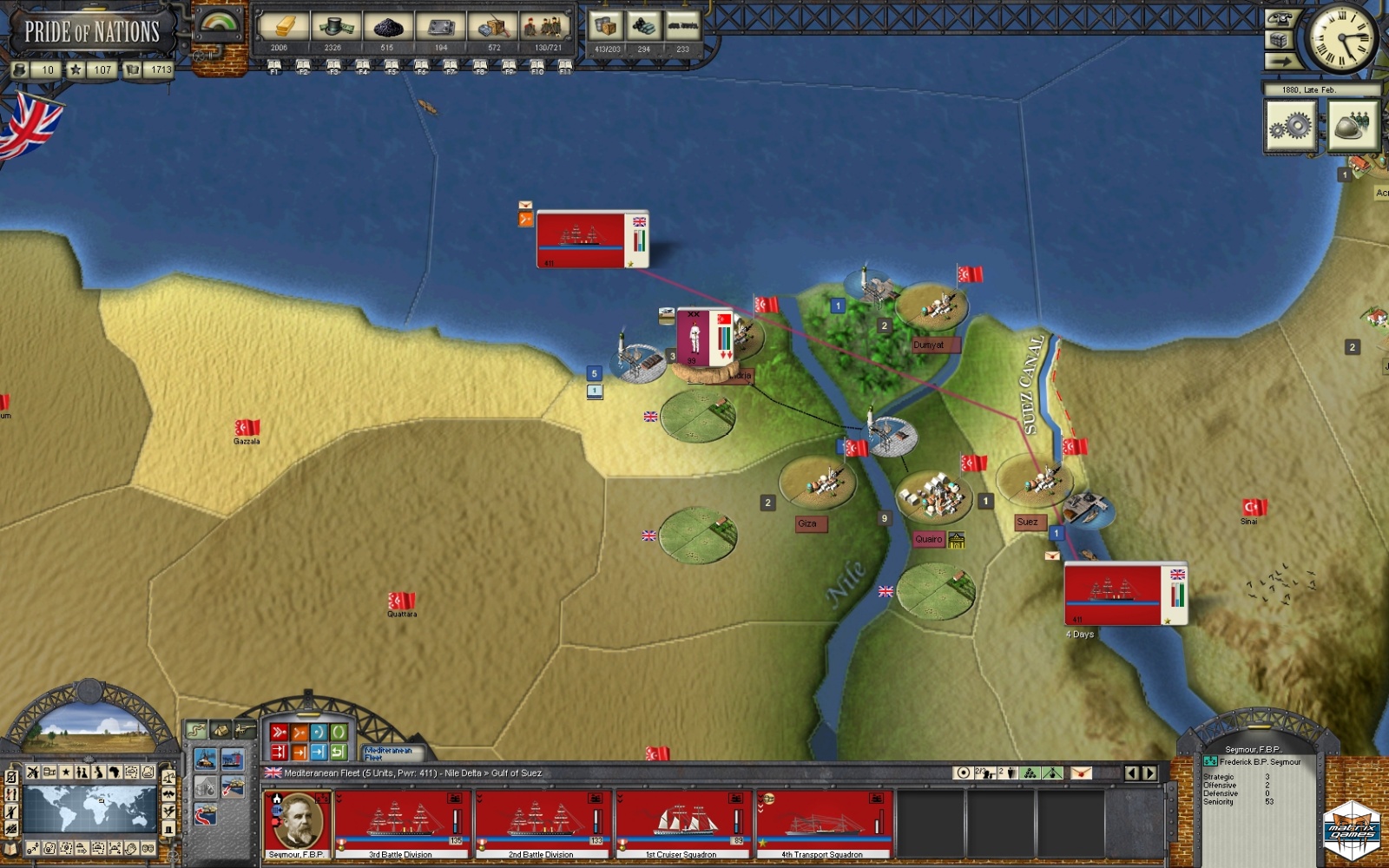Open the revolver tab above order buttons
The height and width of the screenshot is (868, 1389).
pos(246,729)
